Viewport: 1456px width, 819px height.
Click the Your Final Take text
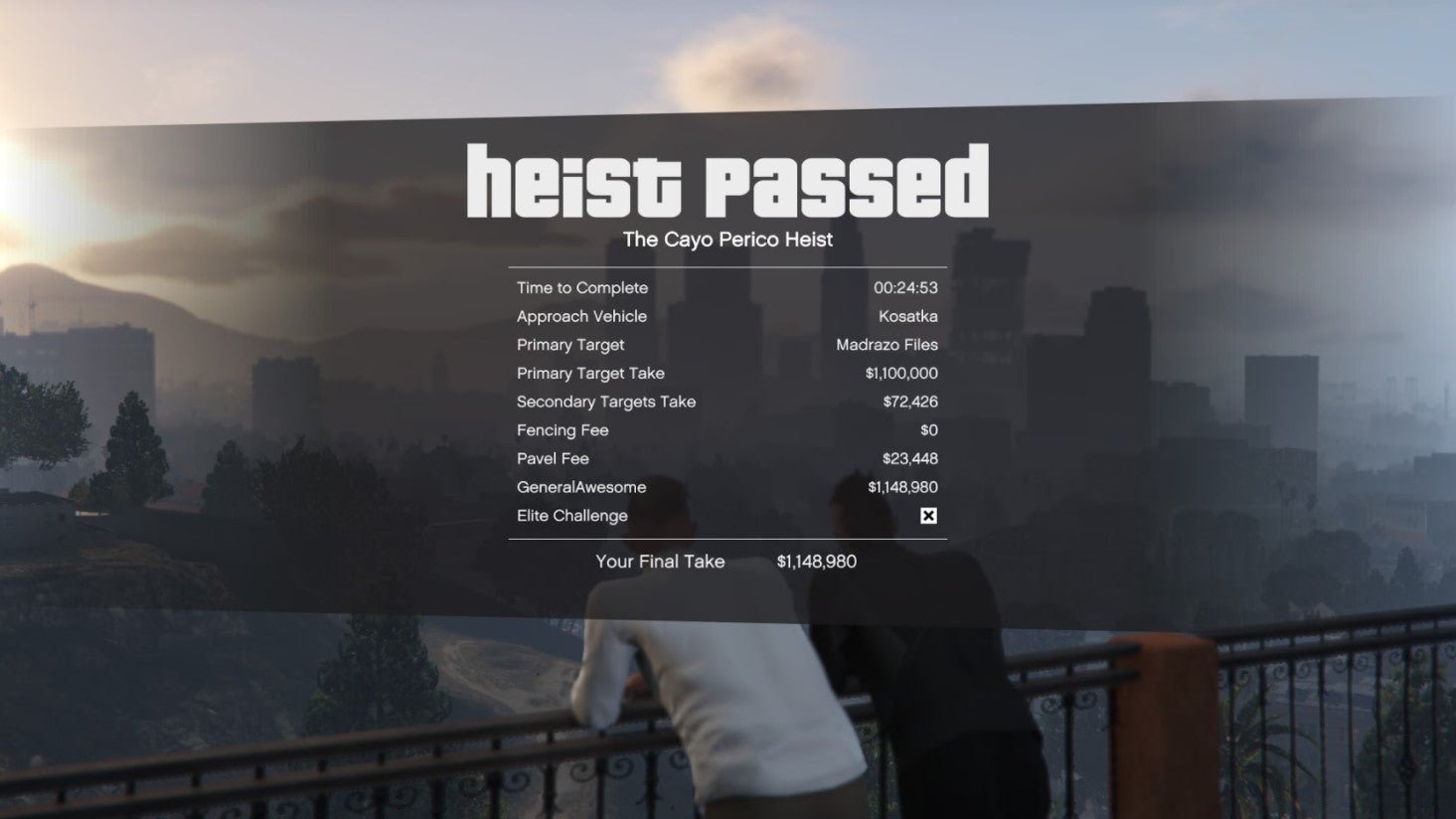[660, 561]
